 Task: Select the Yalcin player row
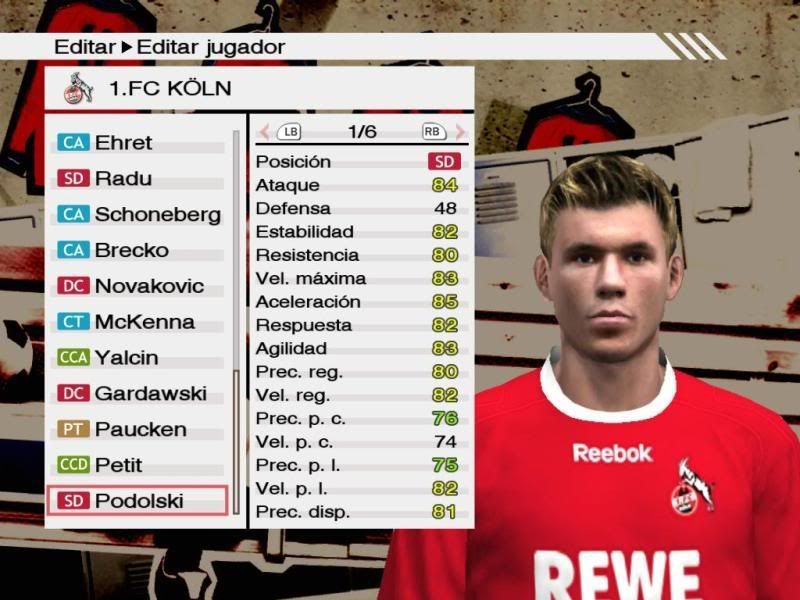coord(138,358)
